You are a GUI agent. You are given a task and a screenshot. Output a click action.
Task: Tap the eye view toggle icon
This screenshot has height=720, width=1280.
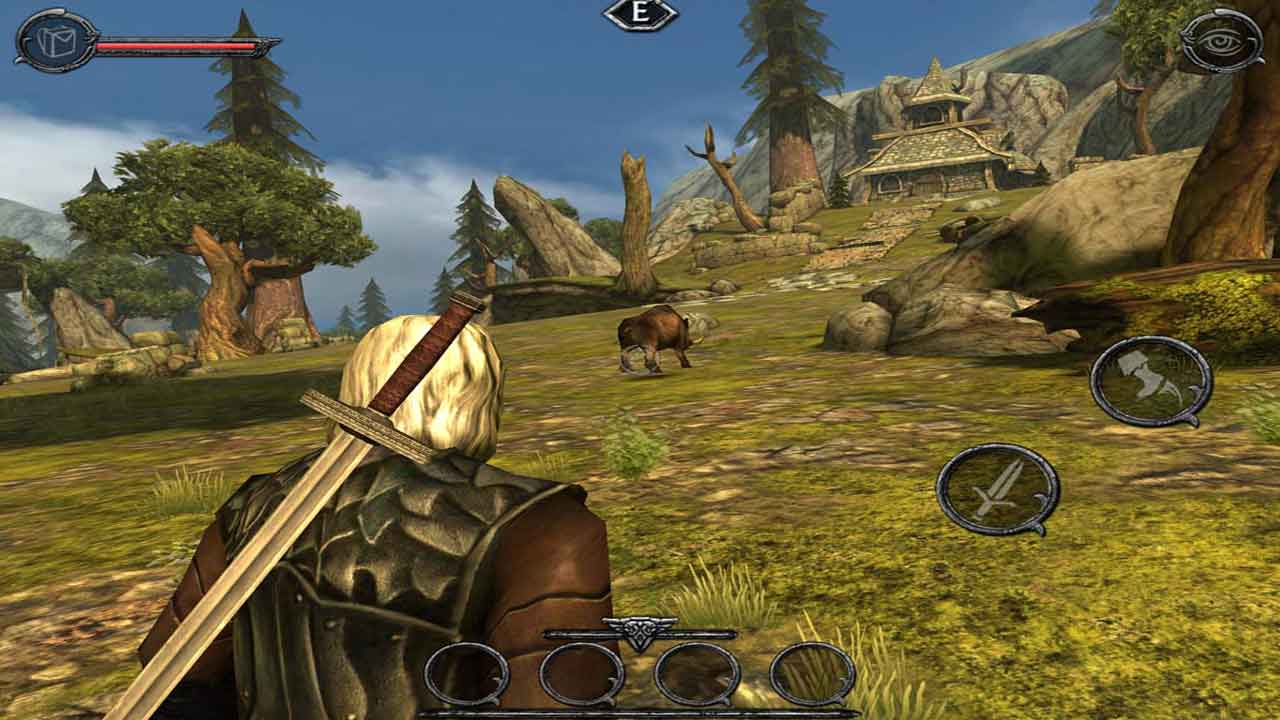coord(1220,40)
